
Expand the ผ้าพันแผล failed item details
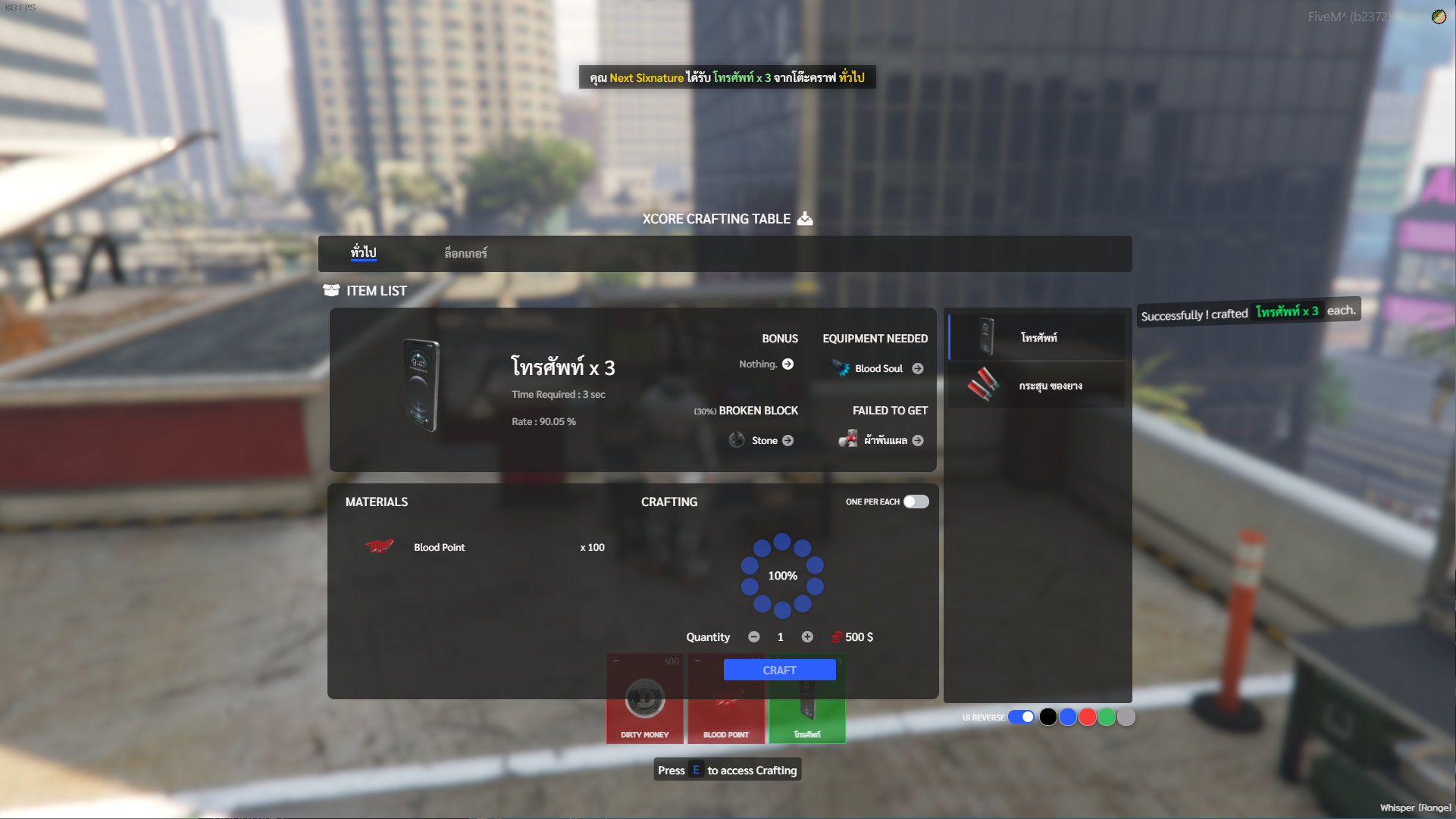918,439
